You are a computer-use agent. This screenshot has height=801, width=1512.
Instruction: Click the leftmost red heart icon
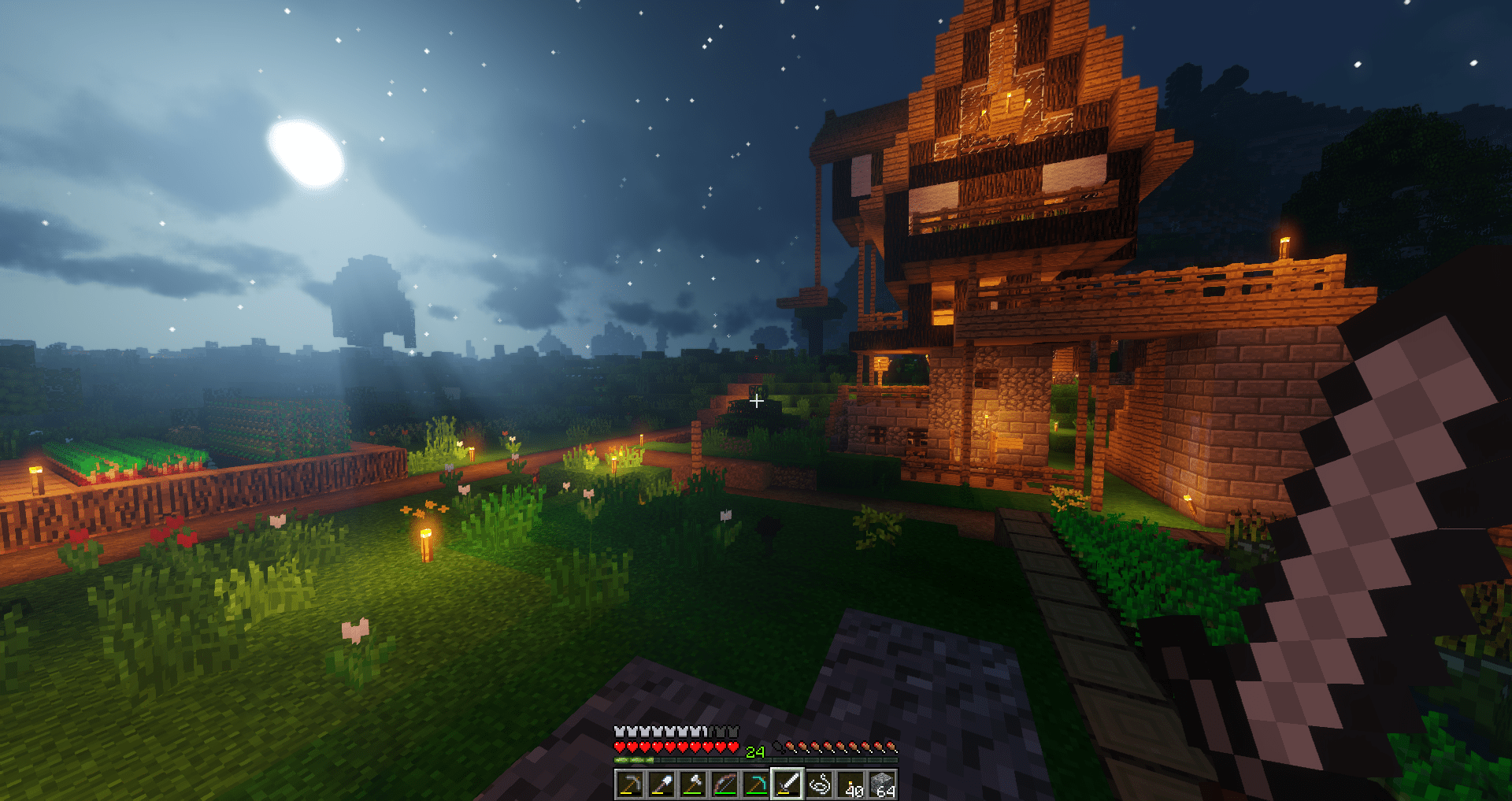(x=621, y=747)
